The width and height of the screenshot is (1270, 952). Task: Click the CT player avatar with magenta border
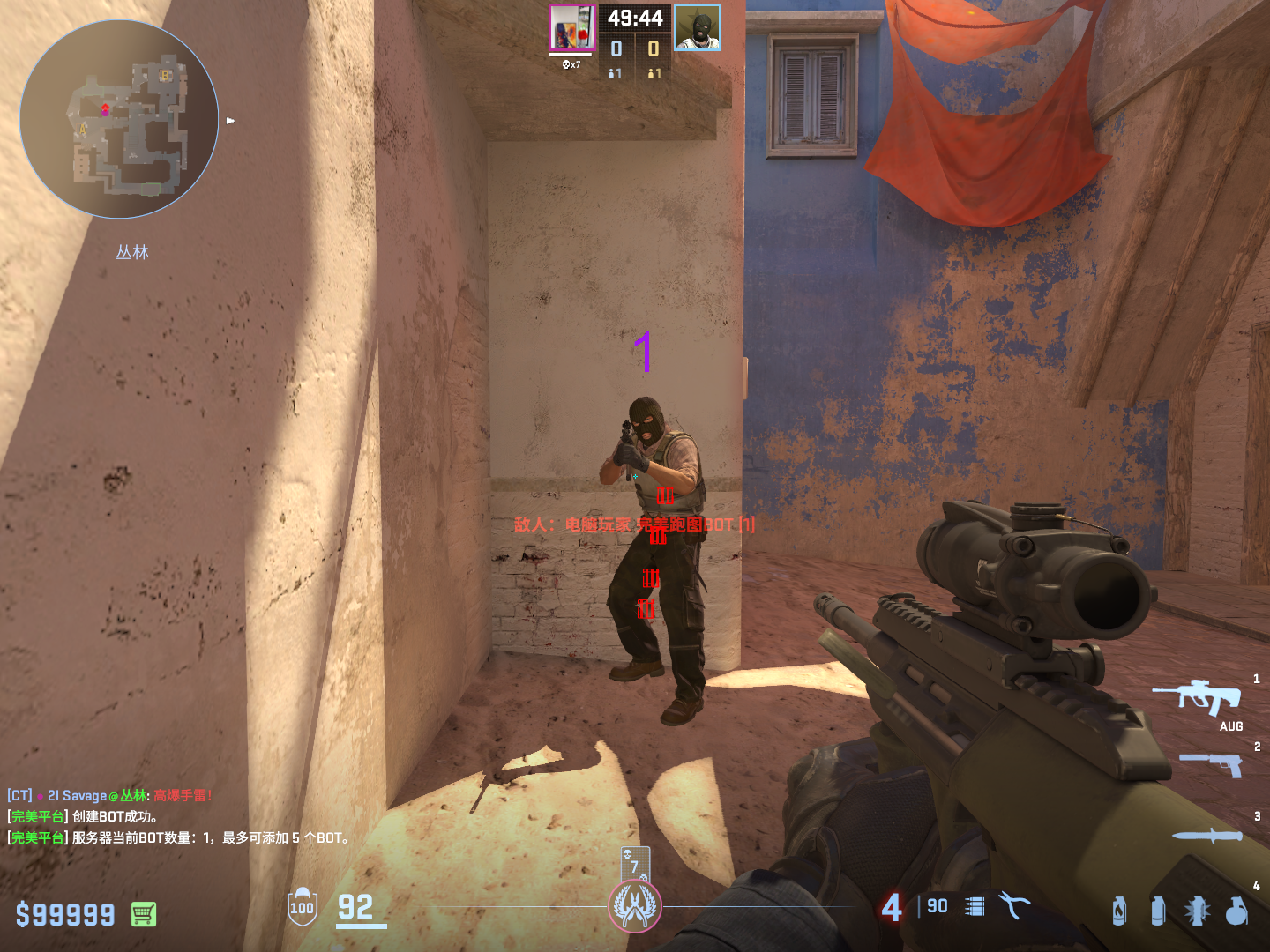pos(571,27)
